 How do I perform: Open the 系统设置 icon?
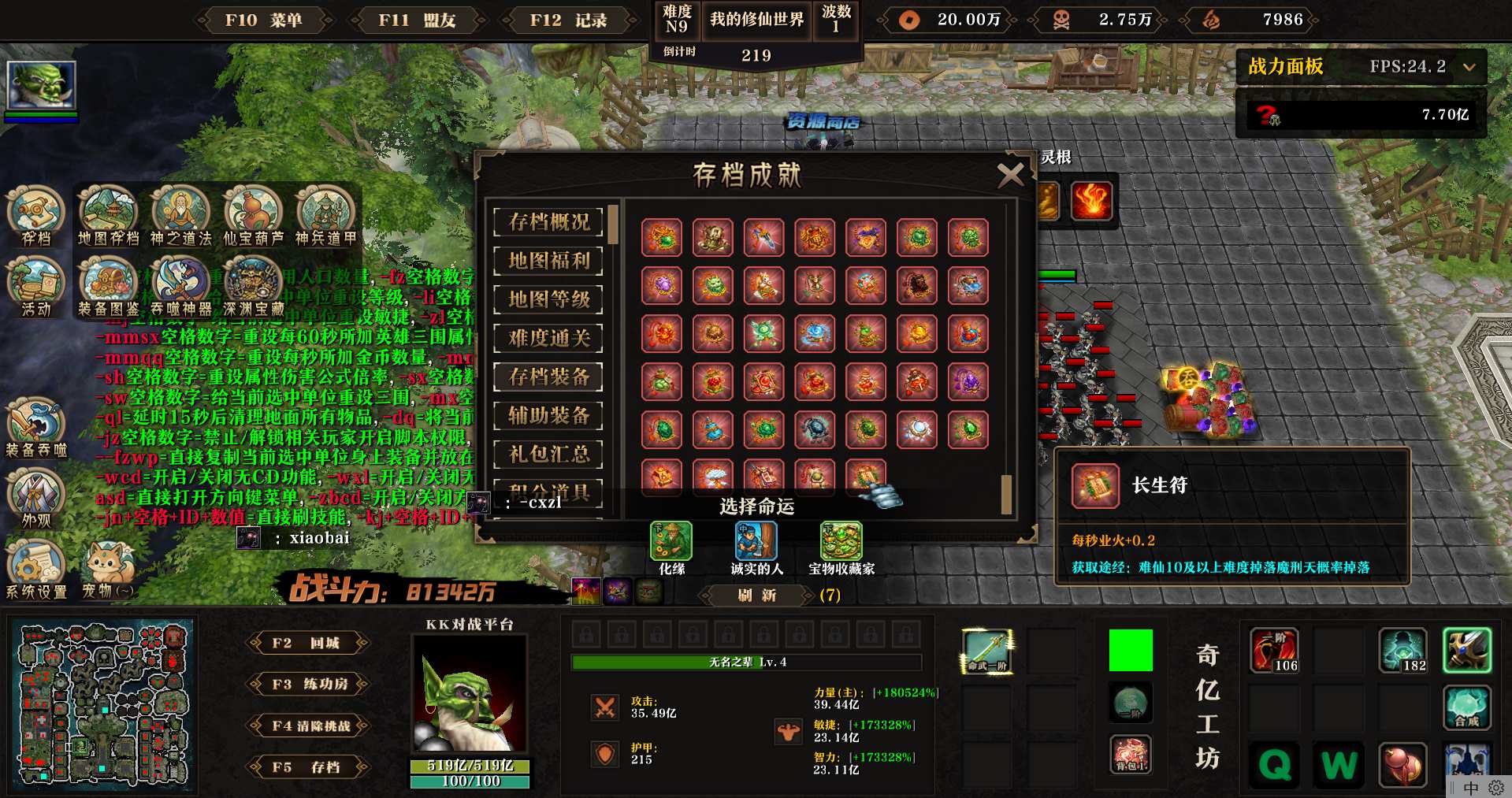coord(35,566)
